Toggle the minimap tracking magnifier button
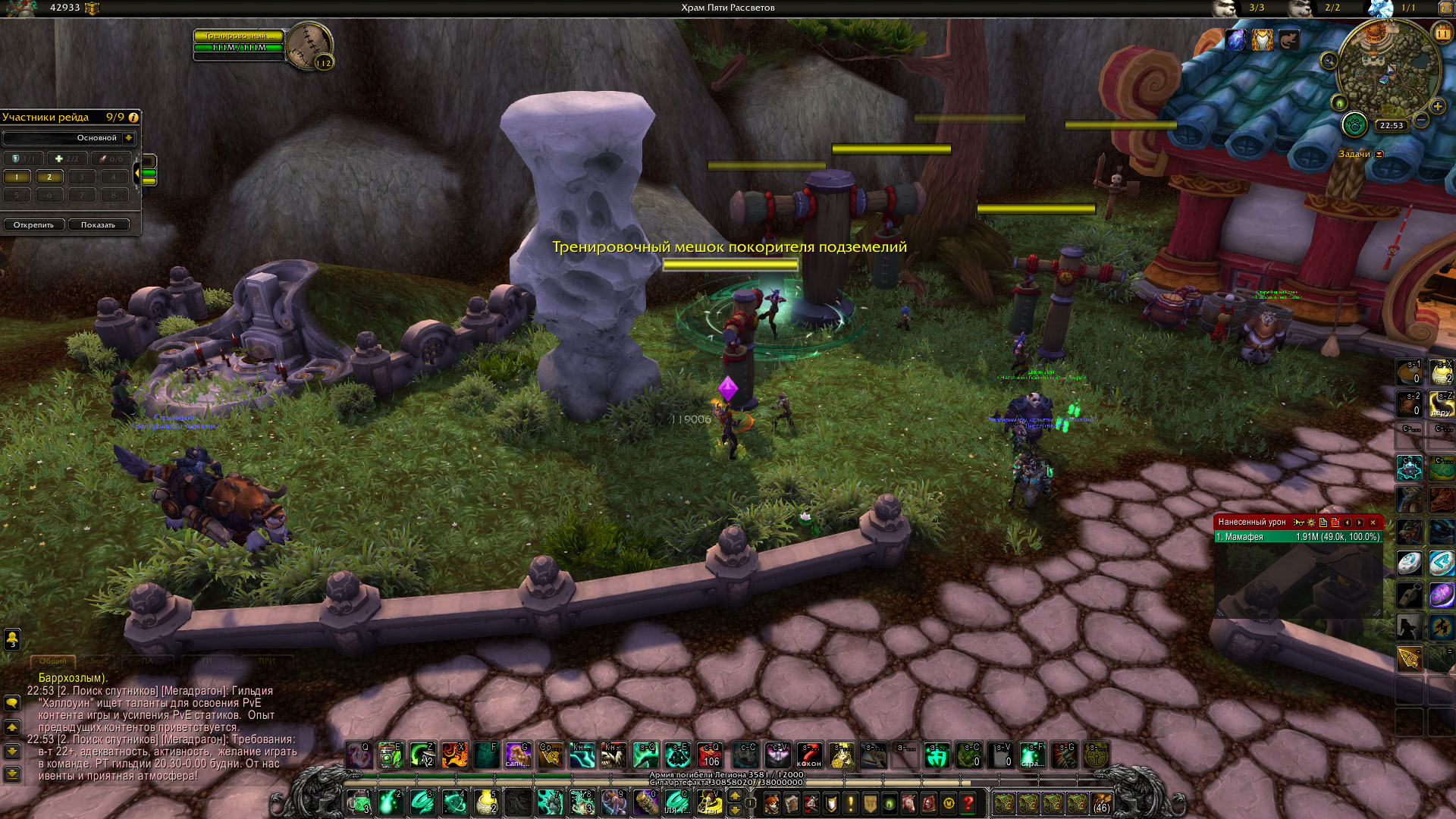This screenshot has height=819, width=1456. tap(1329, 61)
